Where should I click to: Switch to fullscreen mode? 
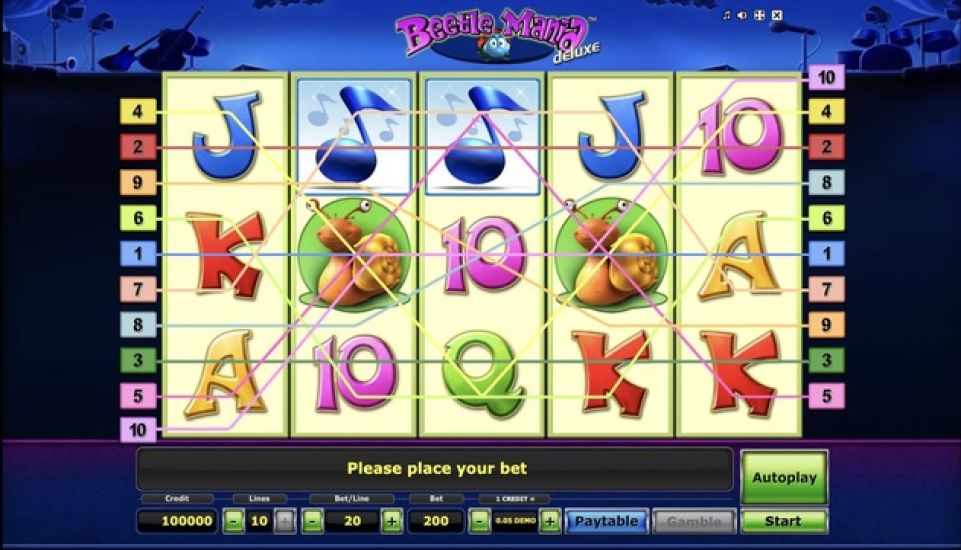tap(759, 15)
